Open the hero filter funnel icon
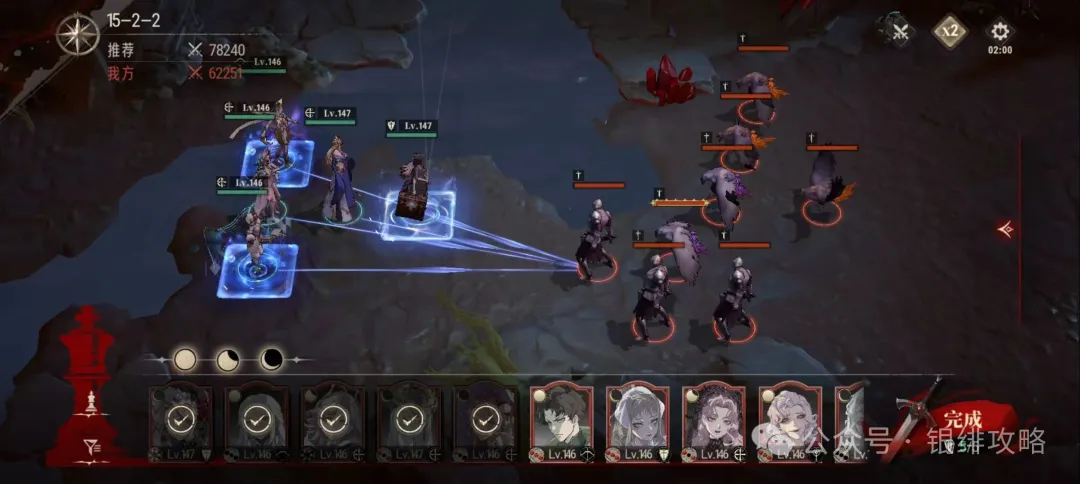This screenshot has height=484, width=1080. click(x=92, y=447)
